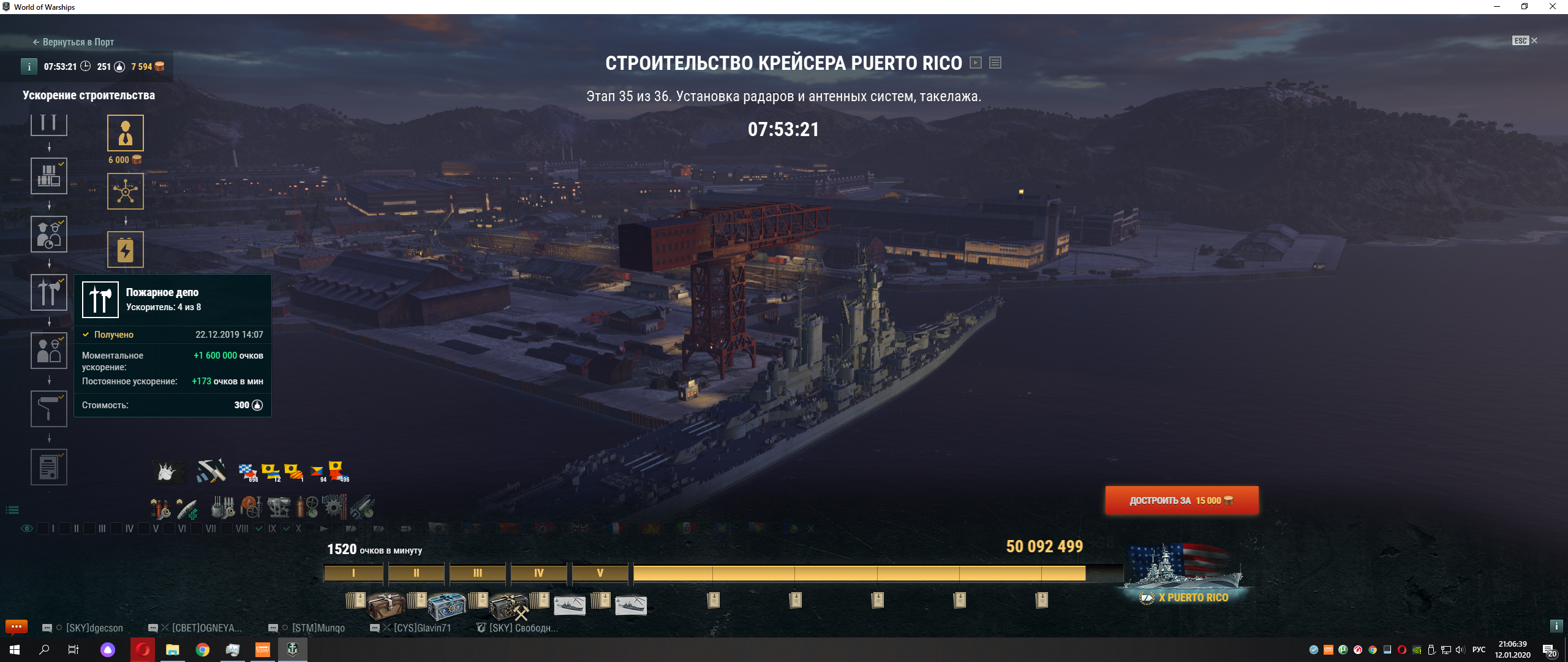This screenshot has width=1568, height=662.
Task: Open the brown chest reward for phase I
Action: [385, 605]
